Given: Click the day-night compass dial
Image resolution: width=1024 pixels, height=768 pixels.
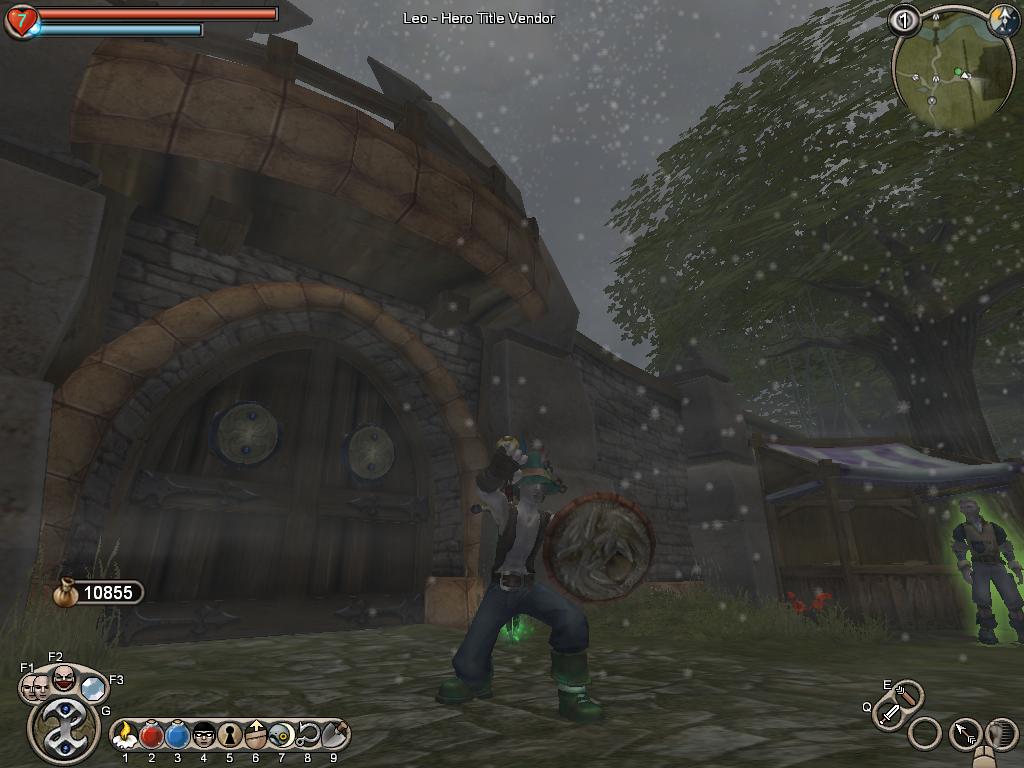Looking at the screenshot, I should point(1002,19).
